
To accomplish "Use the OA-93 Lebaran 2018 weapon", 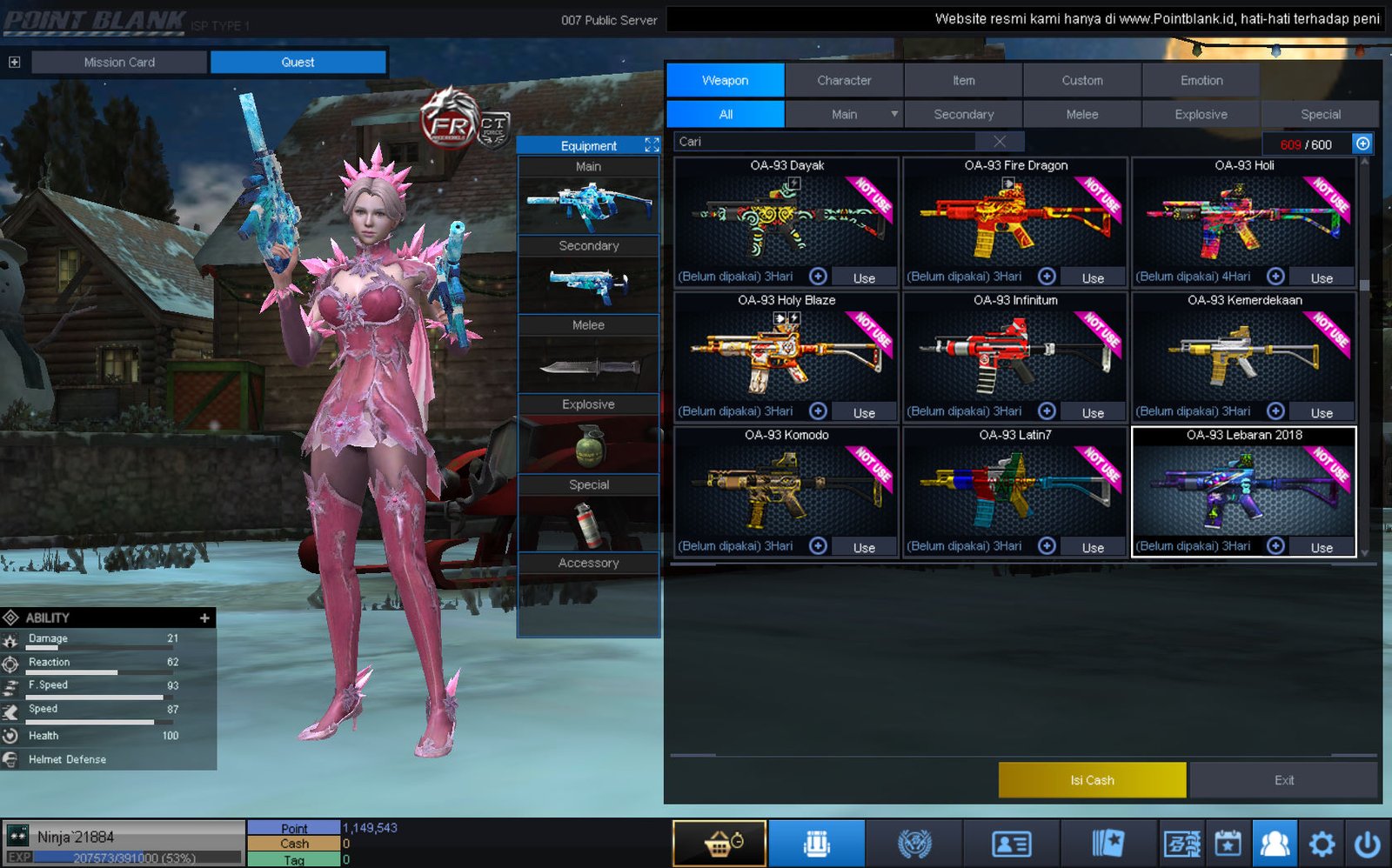I will coord(1322,547).
